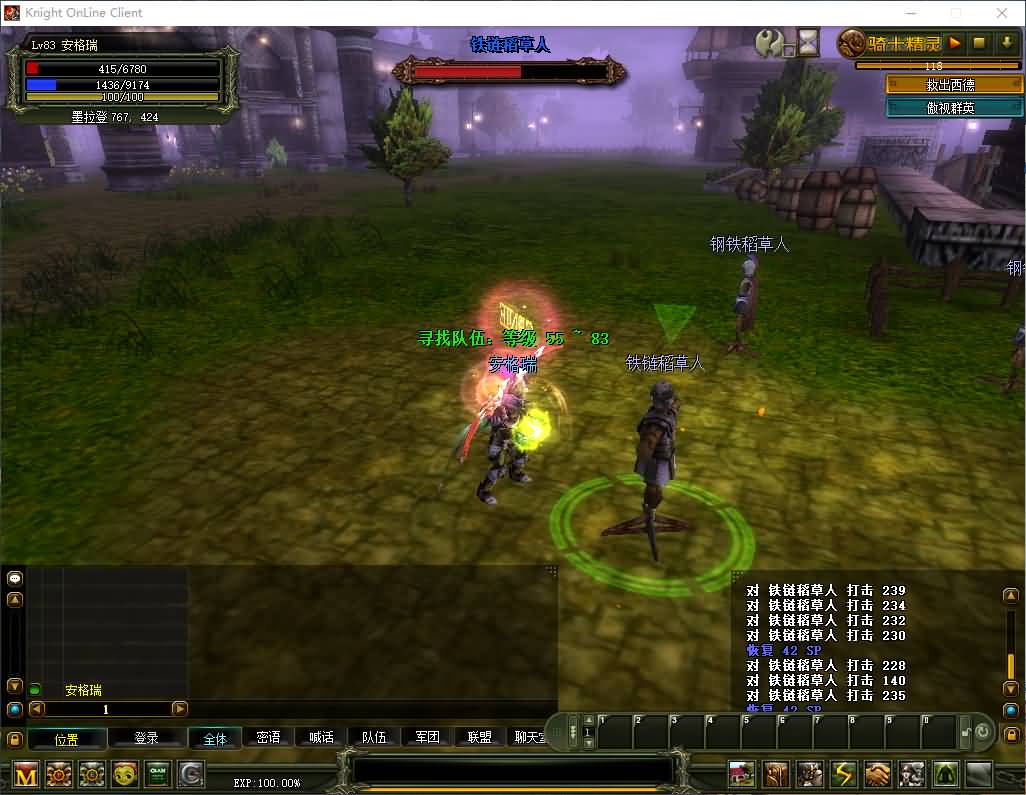
Task: Close the Knight OnLine Client window
Action: tap(1003, 13)
